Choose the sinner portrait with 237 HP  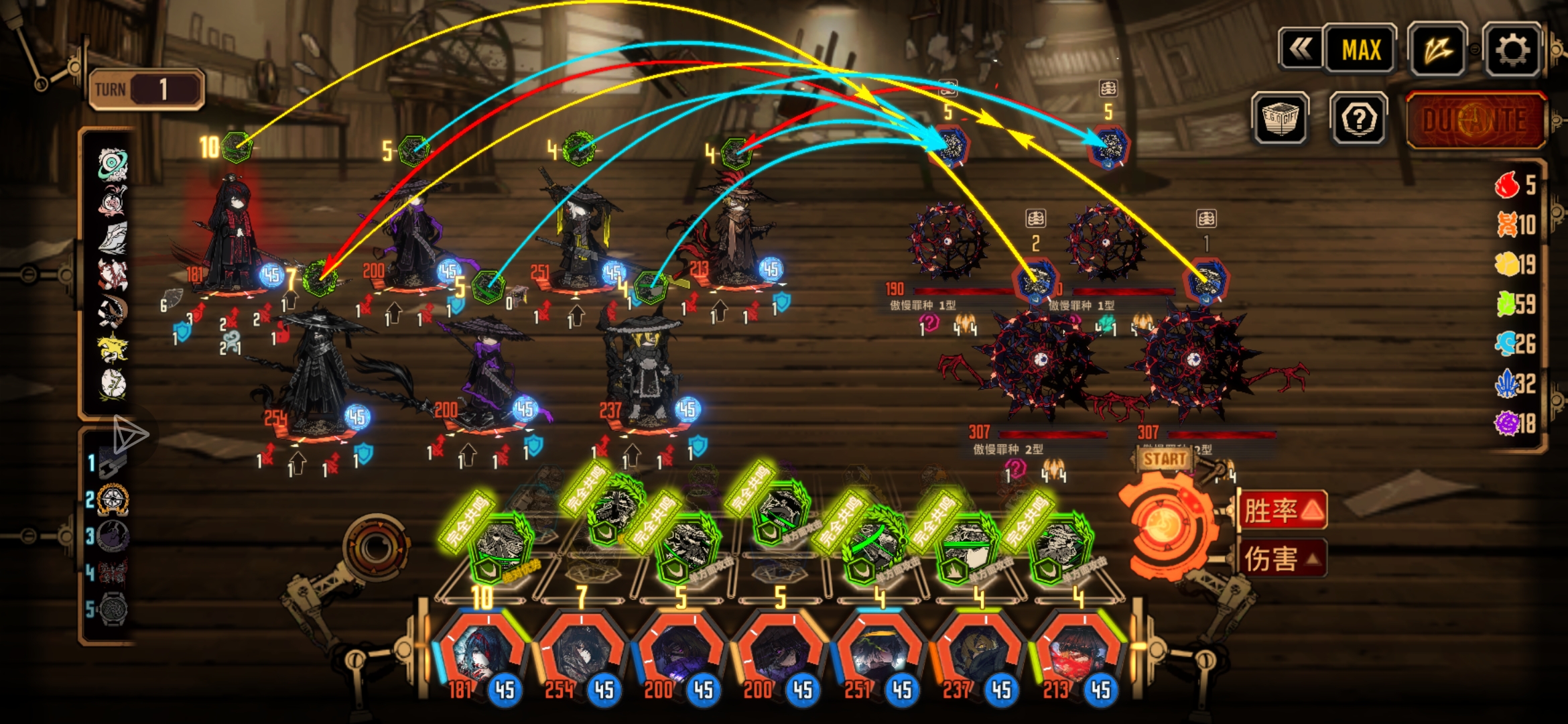point(977,654)
